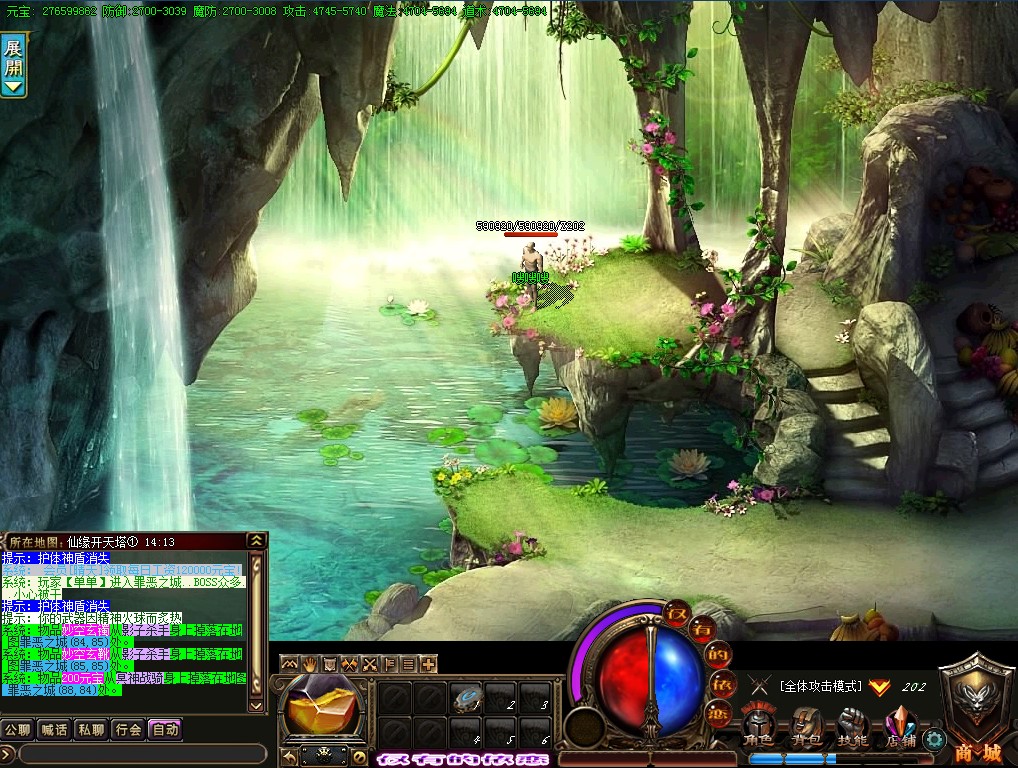Viewport: 1018px width, 768px height.
Task: Select the 自动 auto chat tab
Action: tap(164, 729)
